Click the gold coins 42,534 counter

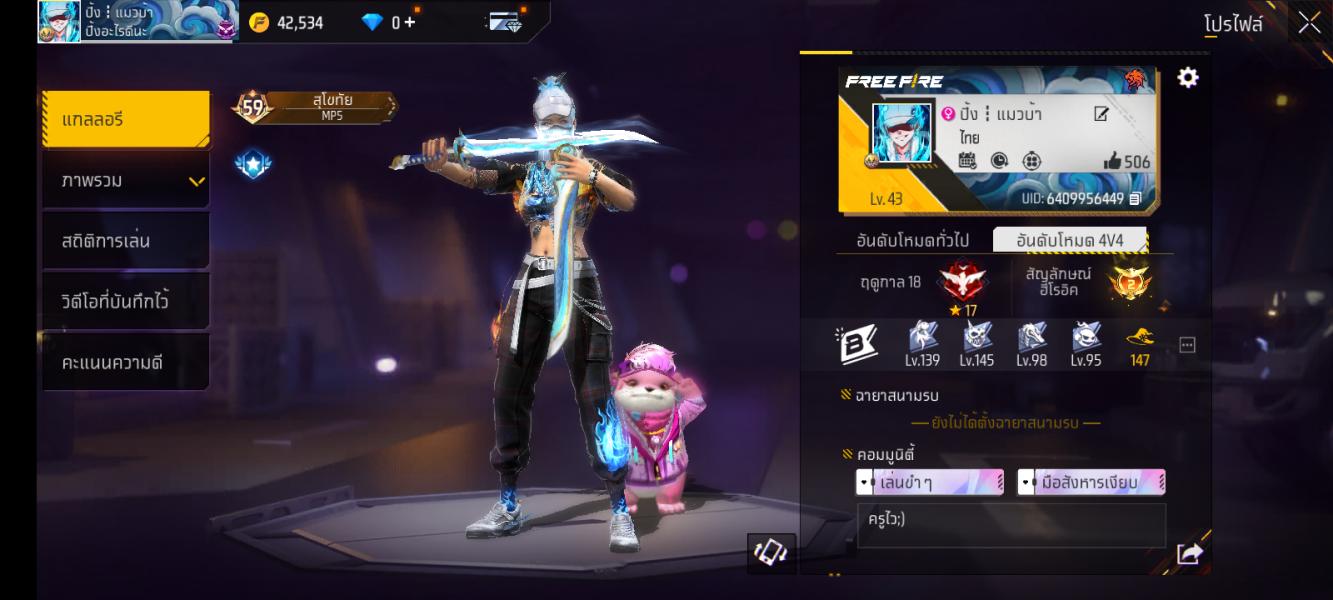click(x=287, y=22)
